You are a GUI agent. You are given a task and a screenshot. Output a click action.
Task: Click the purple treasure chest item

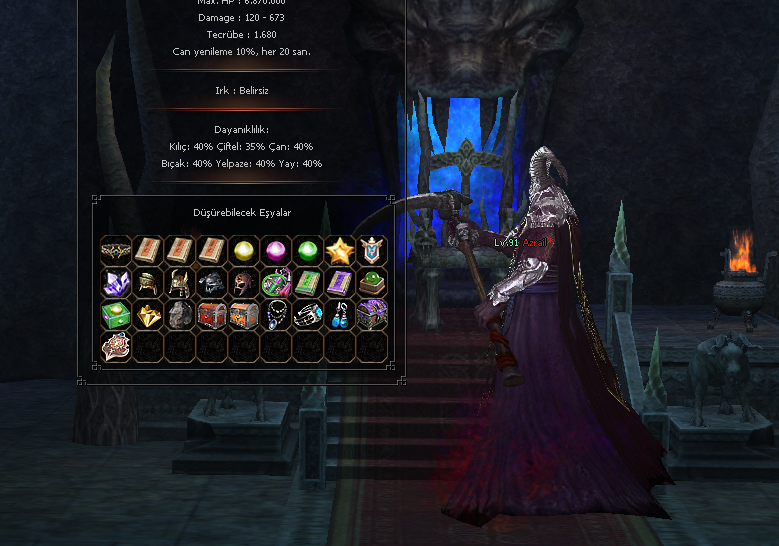click(x=371, y=314)
